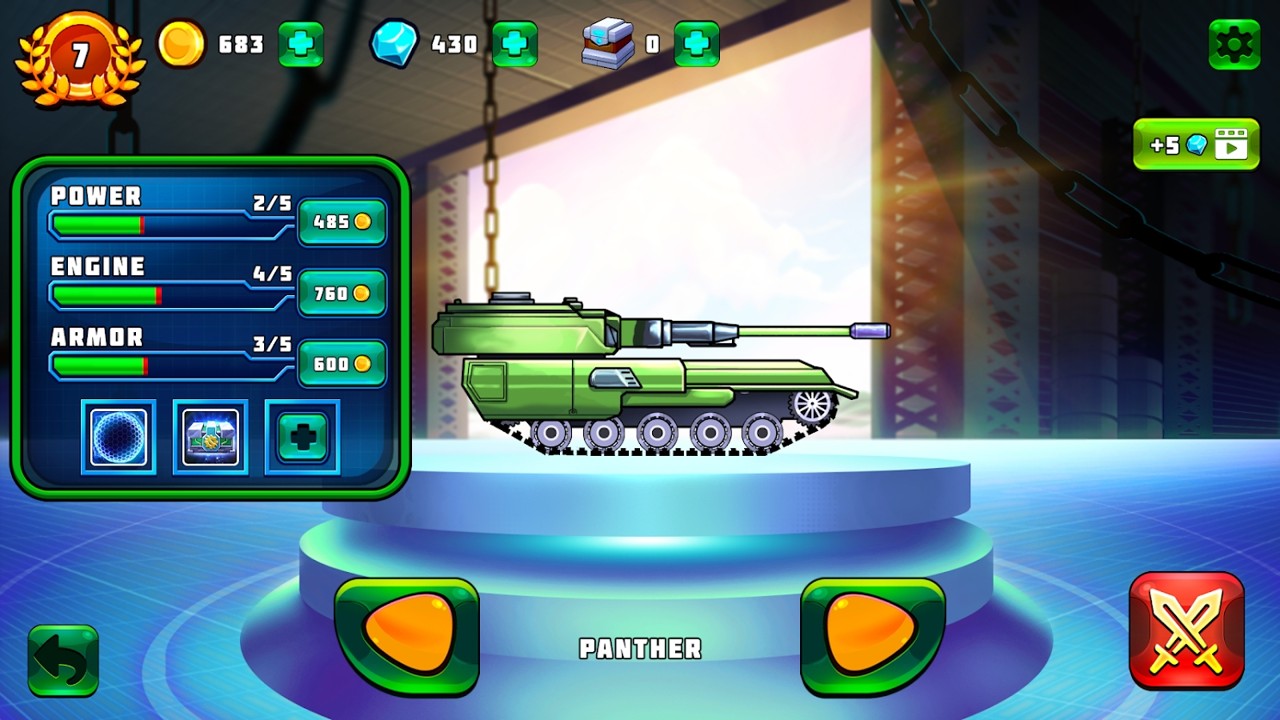
Task: Open the shield power-up icon
Action: coord(117,437)
